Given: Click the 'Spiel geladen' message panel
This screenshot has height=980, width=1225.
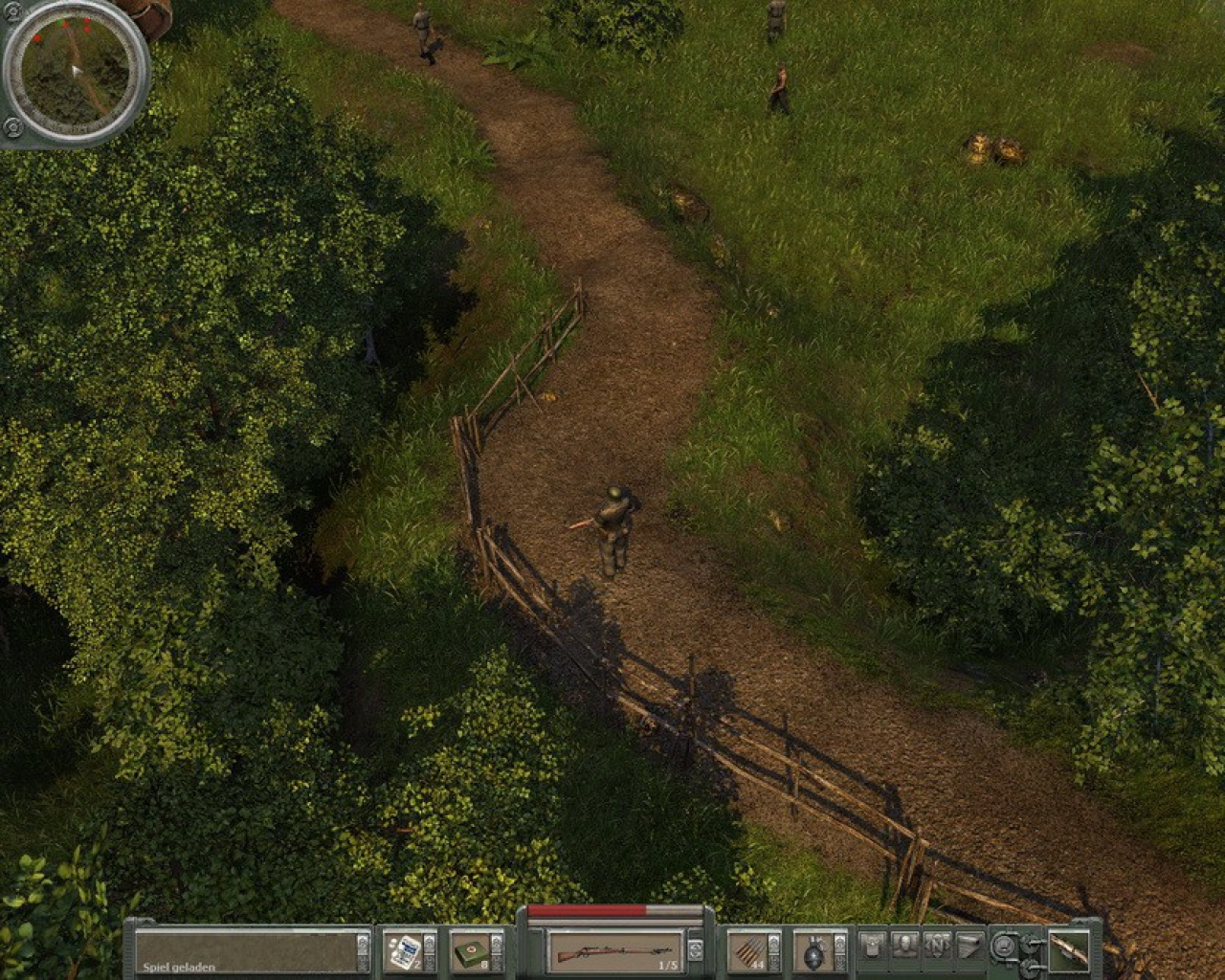Looking at the screenshot, I should click(245, 949).
